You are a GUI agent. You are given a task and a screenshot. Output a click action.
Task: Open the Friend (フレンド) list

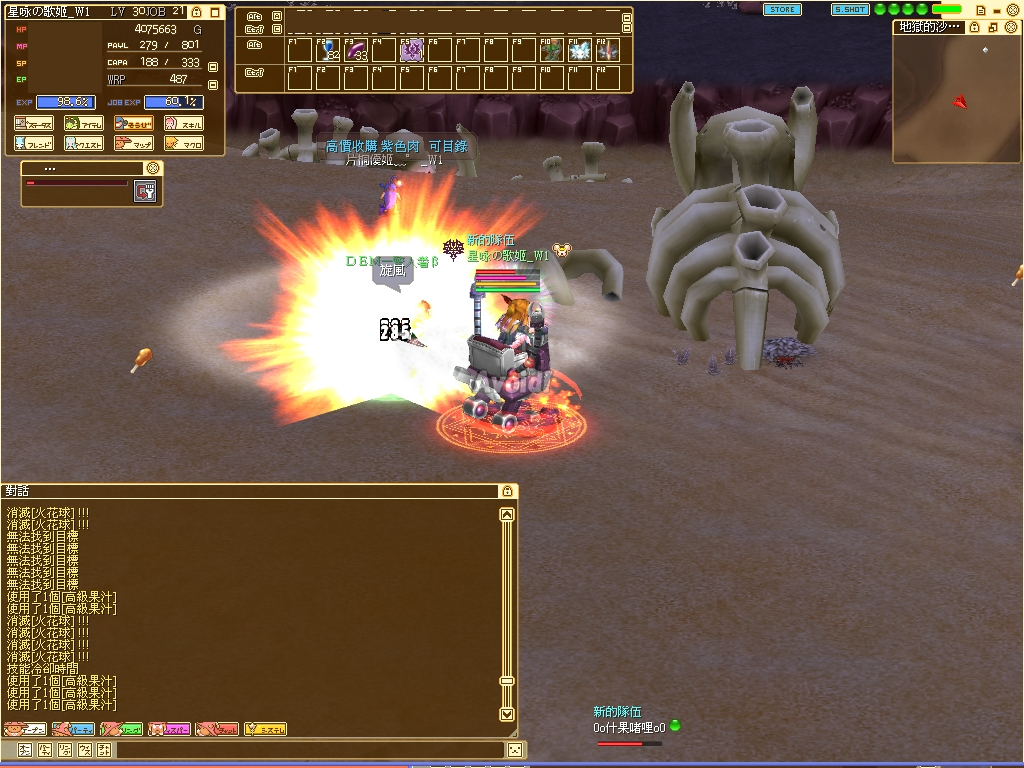pyautogui.click(x=34, y=143)
